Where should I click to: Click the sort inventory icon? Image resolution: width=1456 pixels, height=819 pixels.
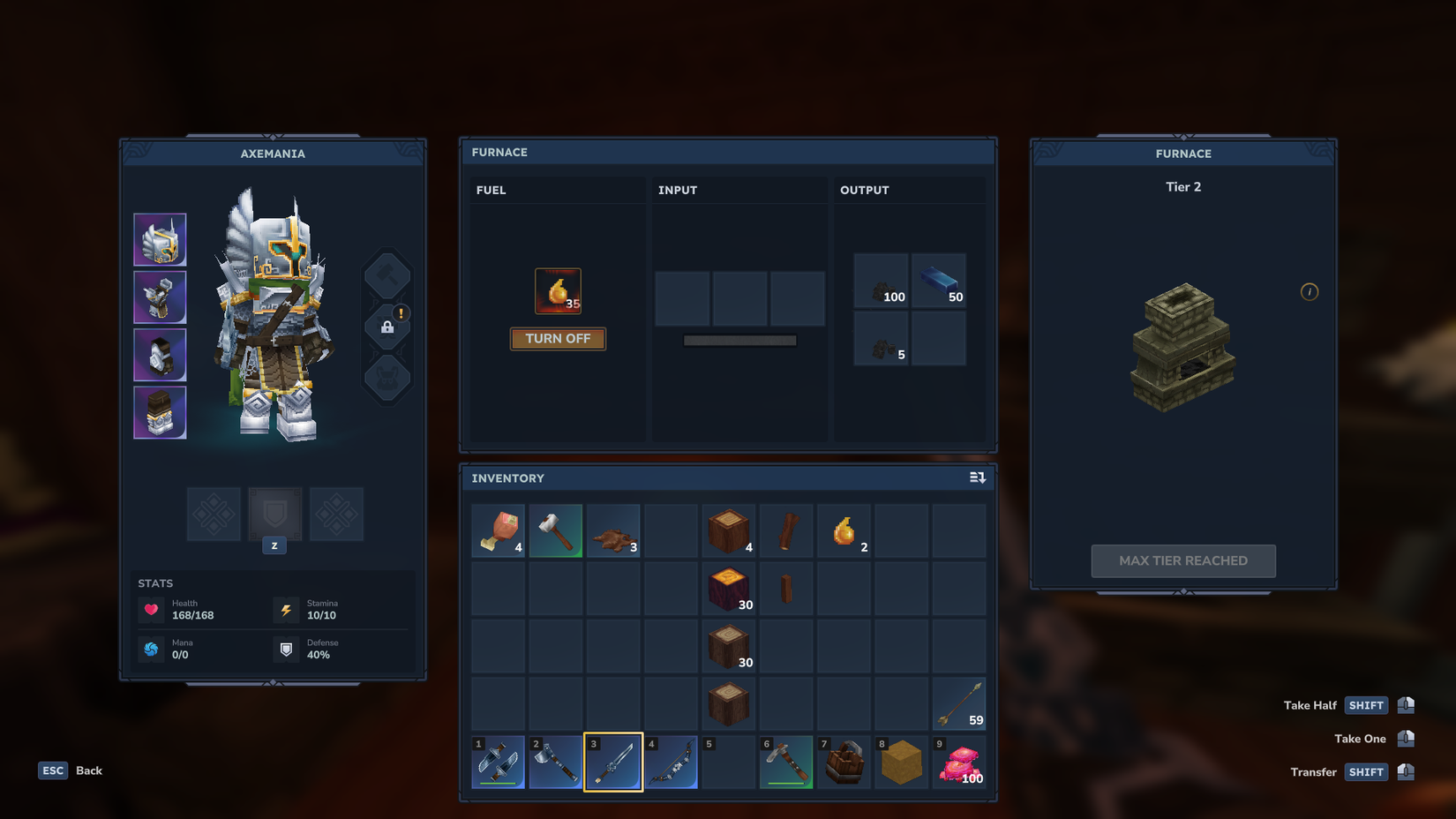click(x=977, y=477)
